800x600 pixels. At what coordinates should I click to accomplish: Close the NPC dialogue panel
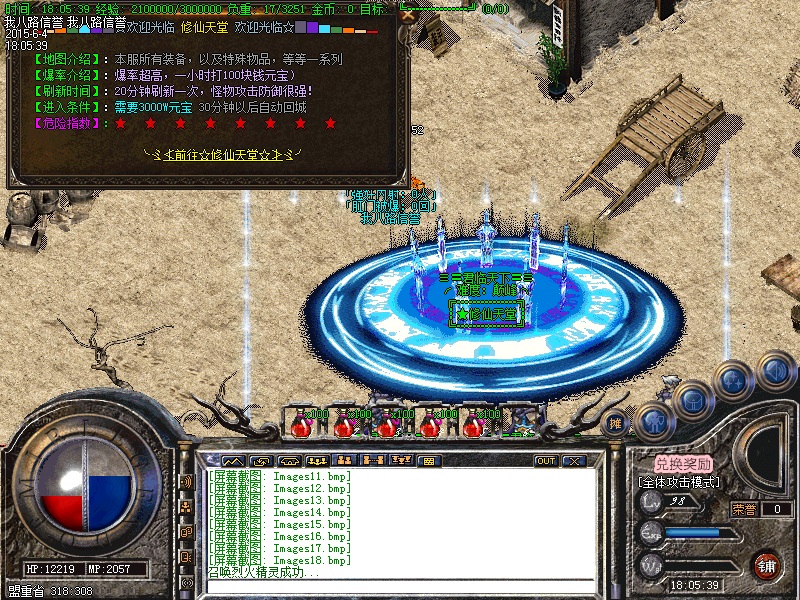[x=406, y=15]
